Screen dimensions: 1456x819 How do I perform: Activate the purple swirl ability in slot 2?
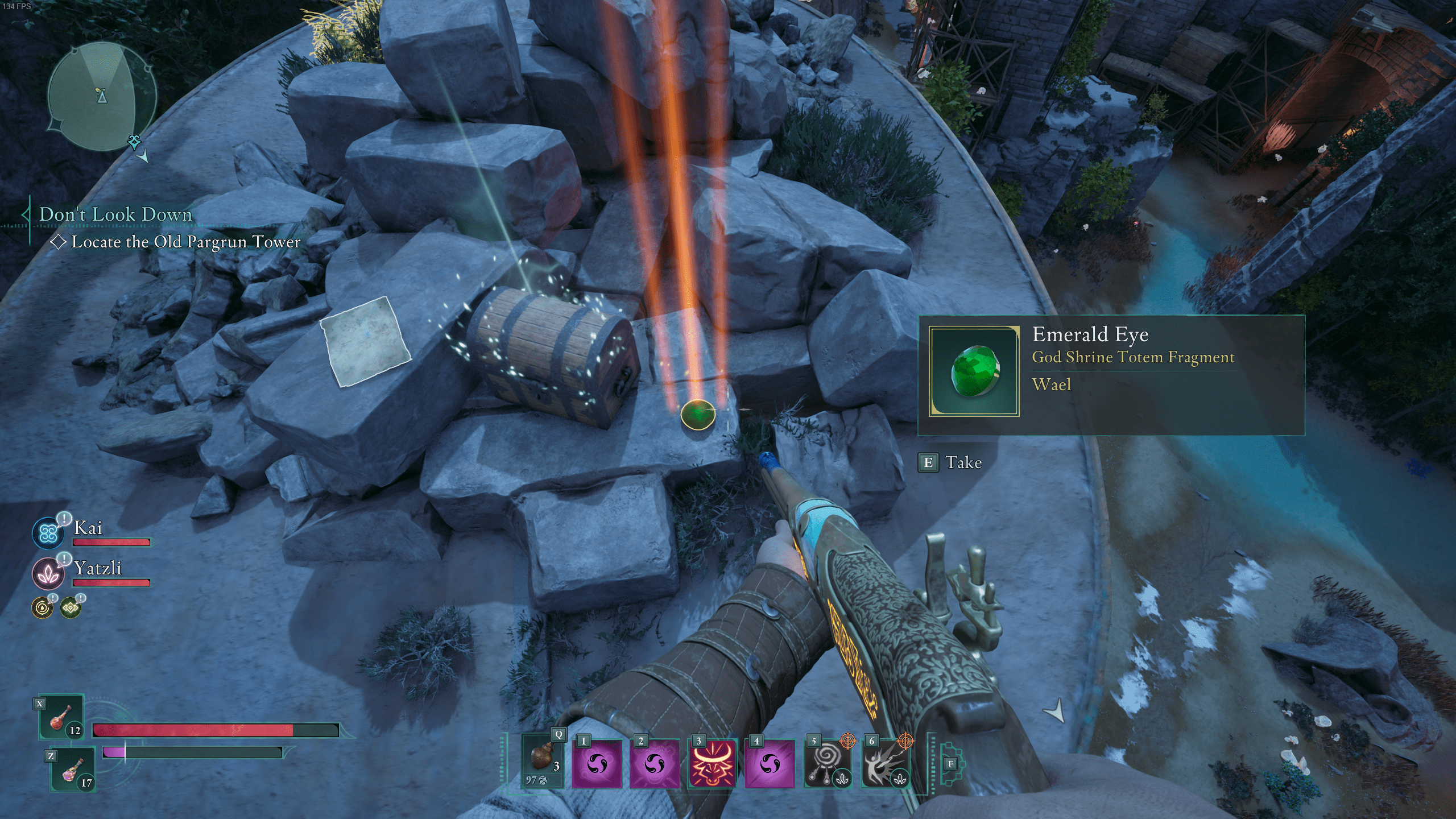tap(655, 764)
